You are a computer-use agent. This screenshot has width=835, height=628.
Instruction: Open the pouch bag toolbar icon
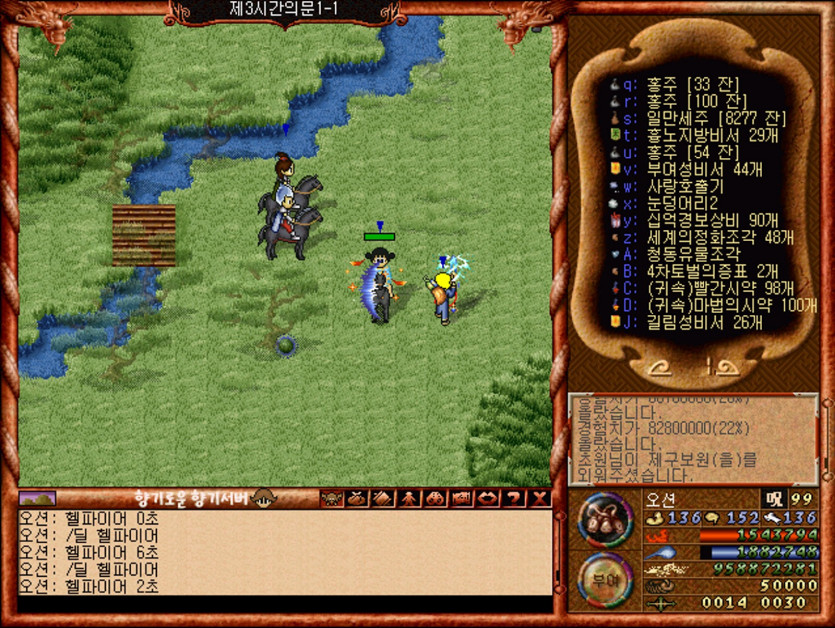(358, 498)
